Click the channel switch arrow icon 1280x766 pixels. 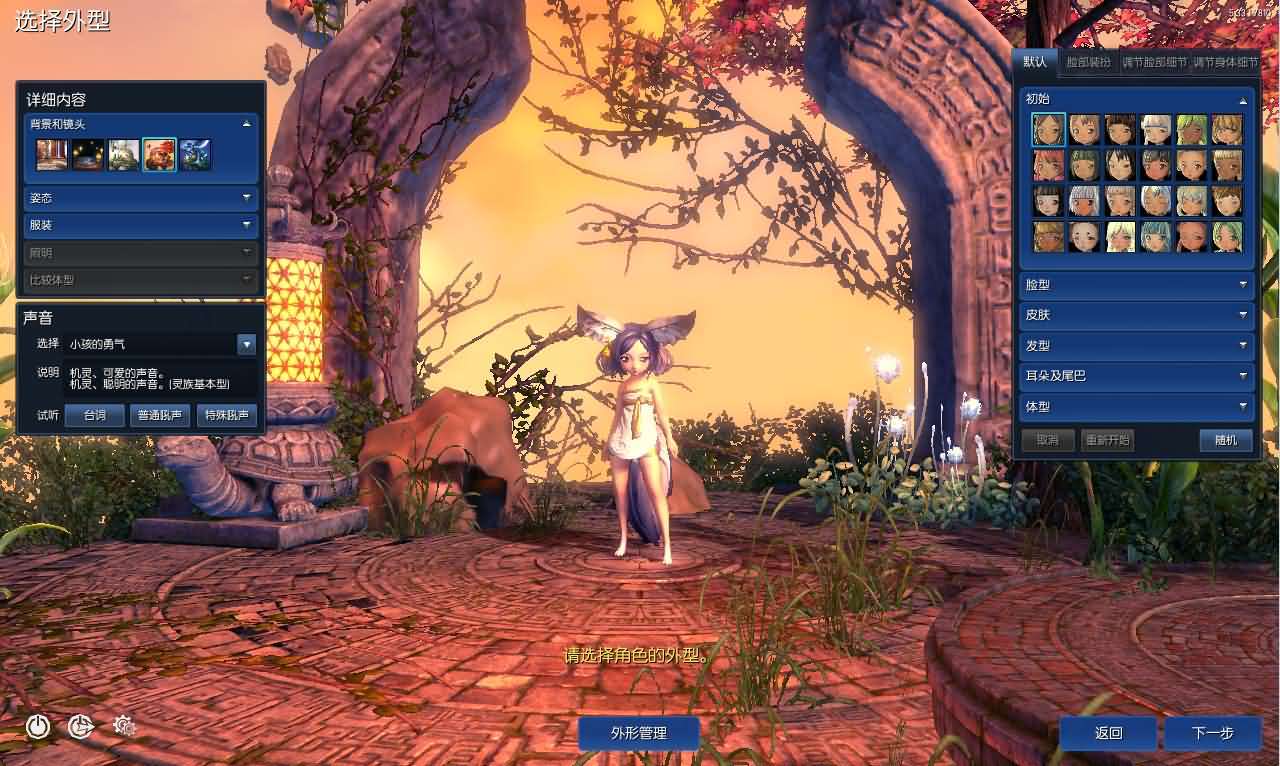tap(80, 728)
